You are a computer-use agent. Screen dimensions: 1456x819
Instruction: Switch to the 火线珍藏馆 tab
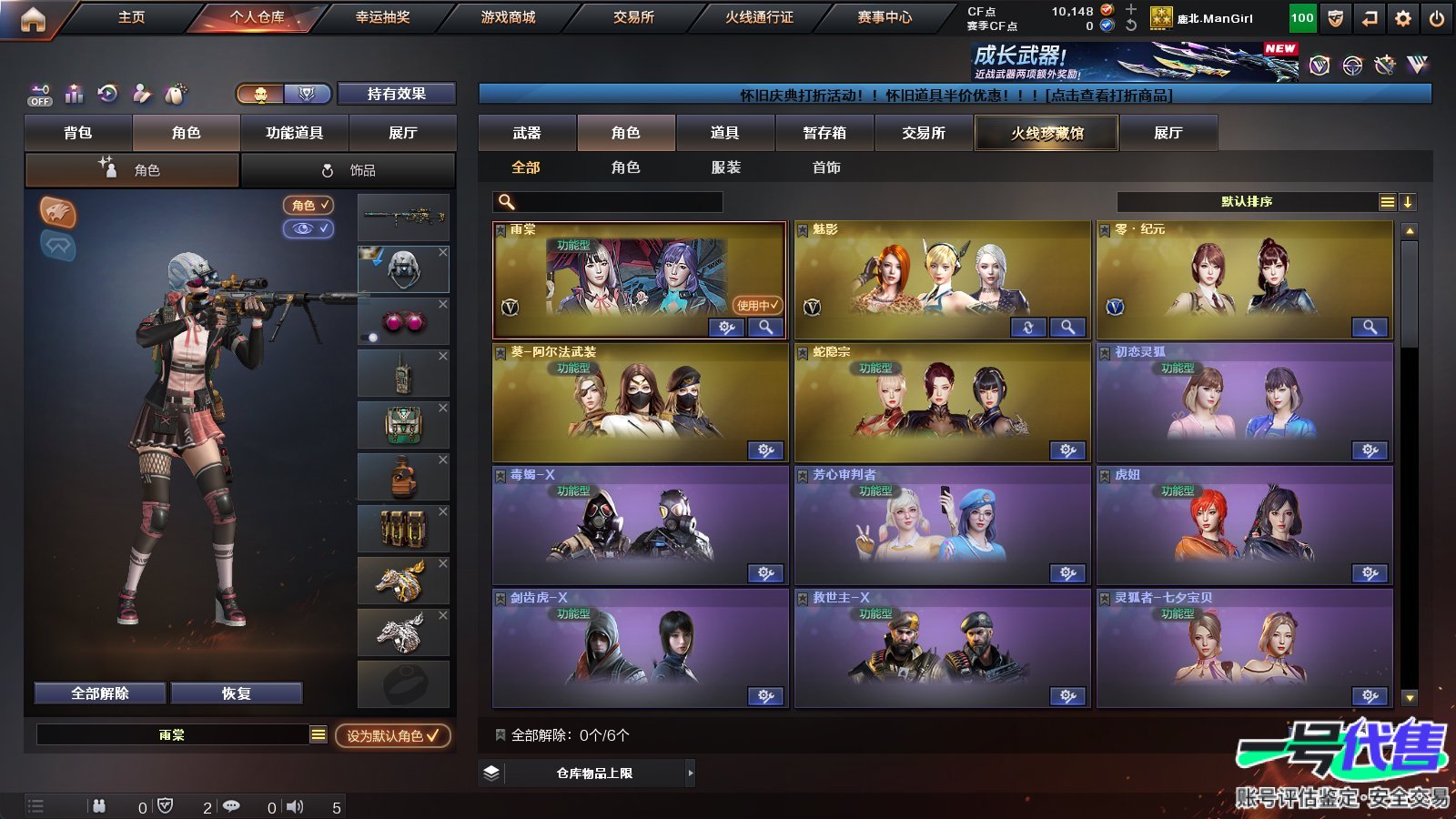1046,133
